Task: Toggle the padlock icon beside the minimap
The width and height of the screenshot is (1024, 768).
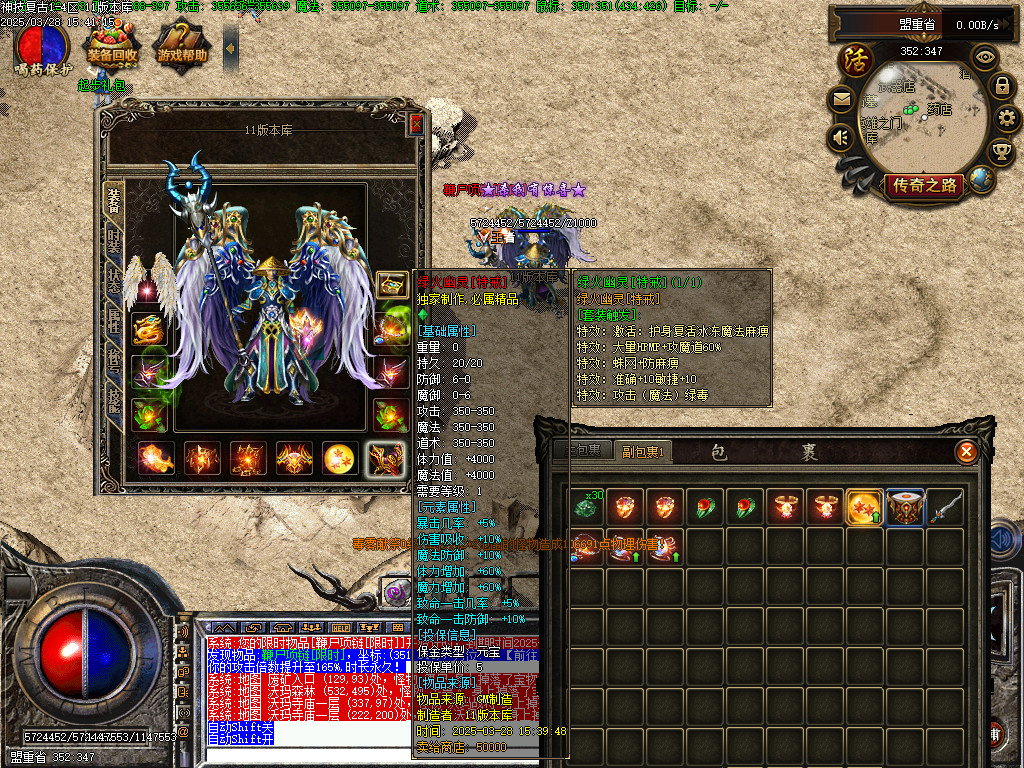Action: point(1001,86)
